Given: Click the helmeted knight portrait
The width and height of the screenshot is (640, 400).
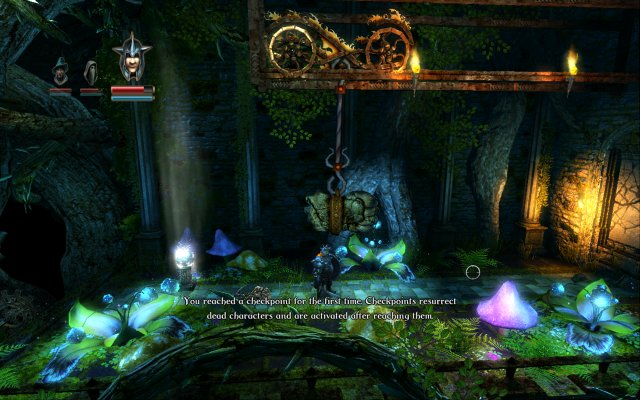Looking at the screenshot, I should [132, 59].
